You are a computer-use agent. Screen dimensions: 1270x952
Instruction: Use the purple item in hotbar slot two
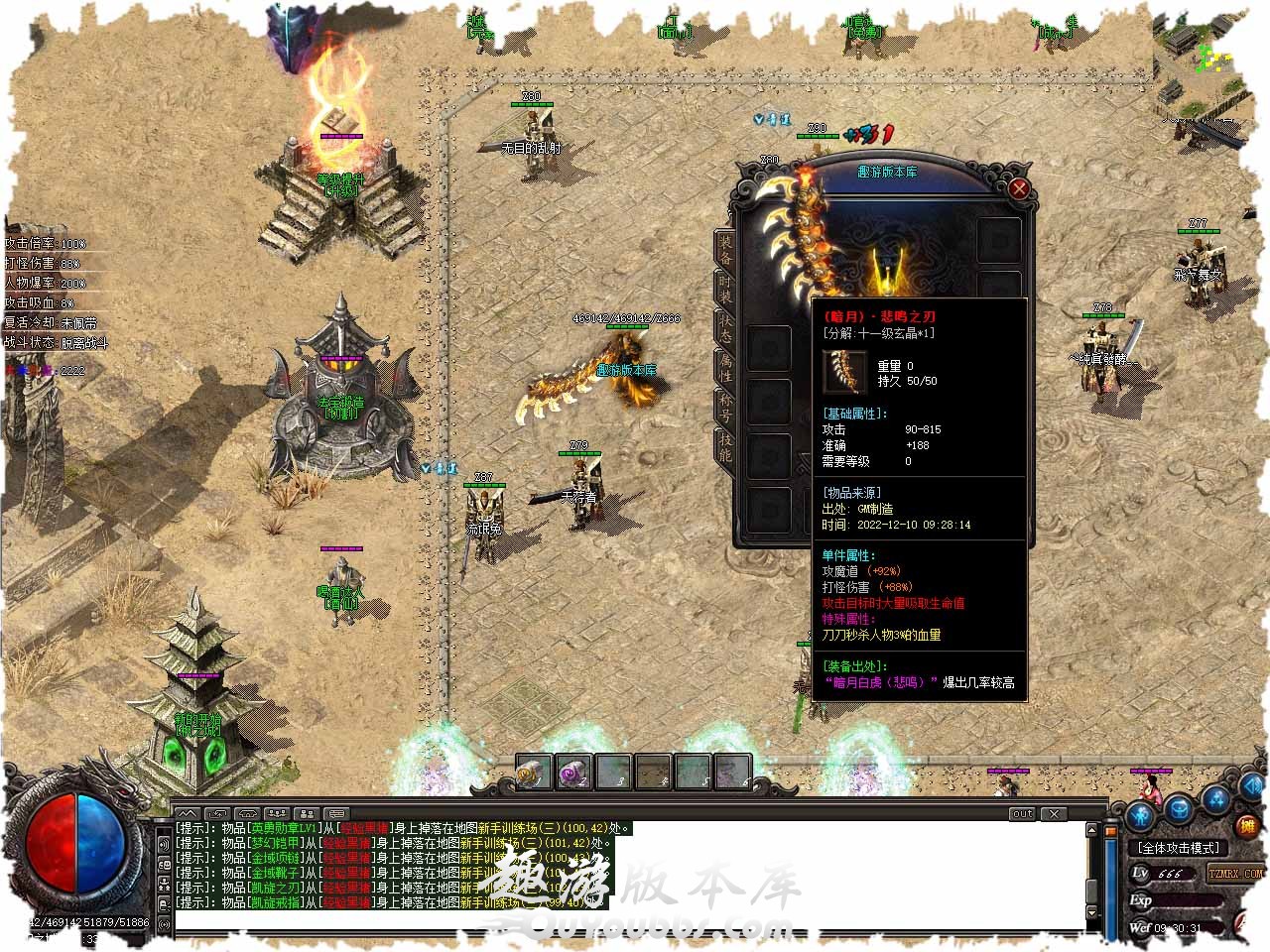click(573, 772)
